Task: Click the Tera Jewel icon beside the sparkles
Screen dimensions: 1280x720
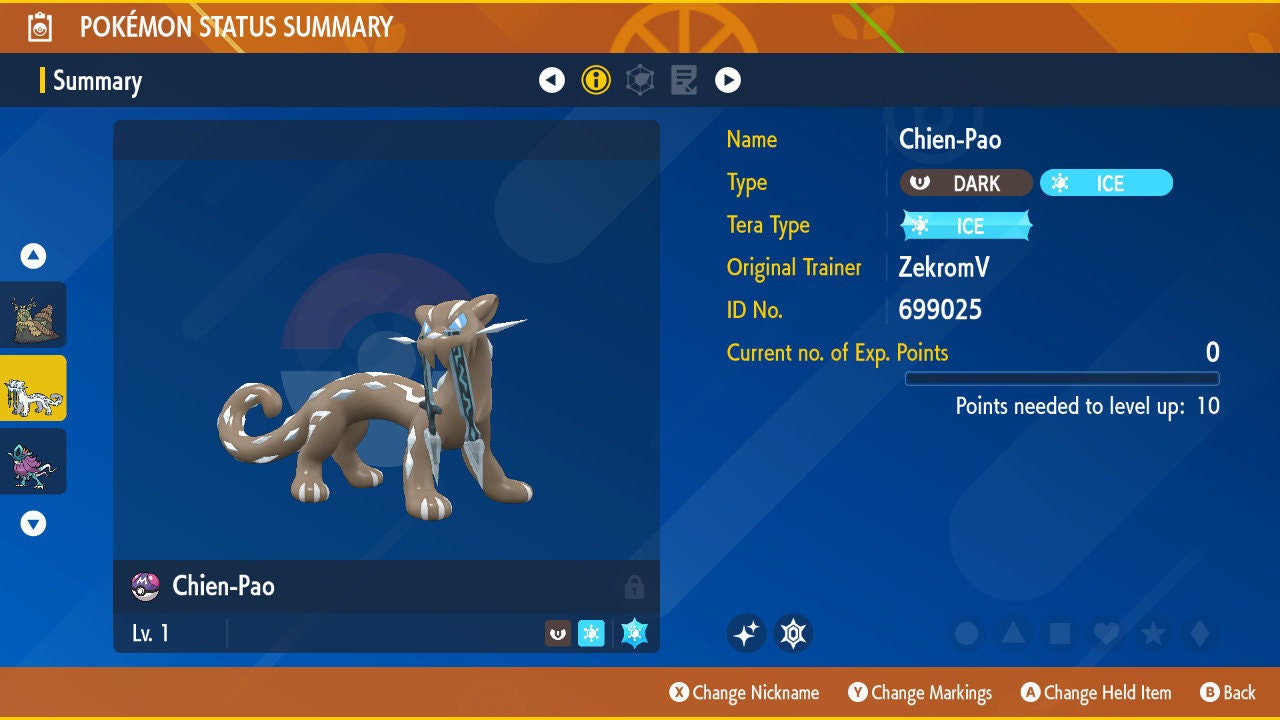Action: (x=793, y=633)
